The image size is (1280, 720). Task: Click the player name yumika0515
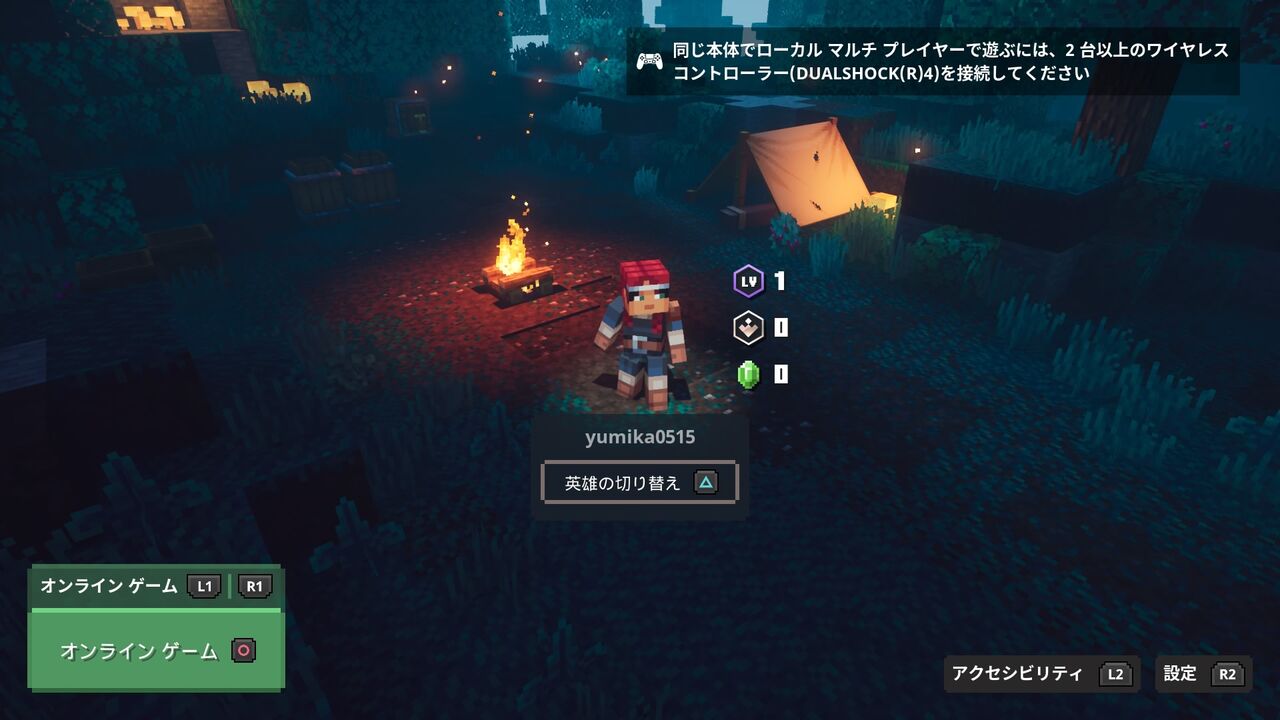click(638, 437)
